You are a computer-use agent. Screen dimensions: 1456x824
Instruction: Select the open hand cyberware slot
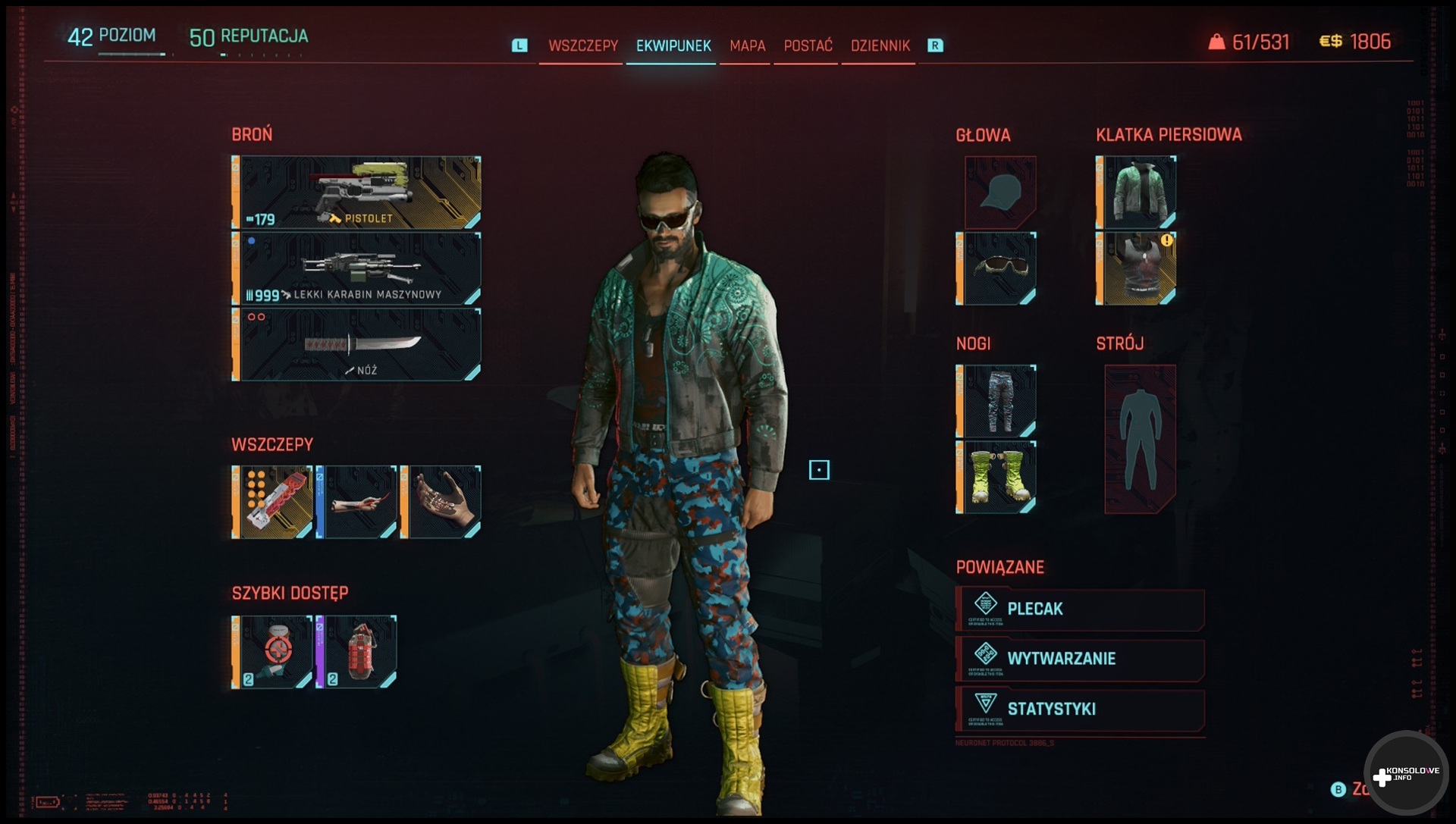pyautogui.click(x=441, y=502)
